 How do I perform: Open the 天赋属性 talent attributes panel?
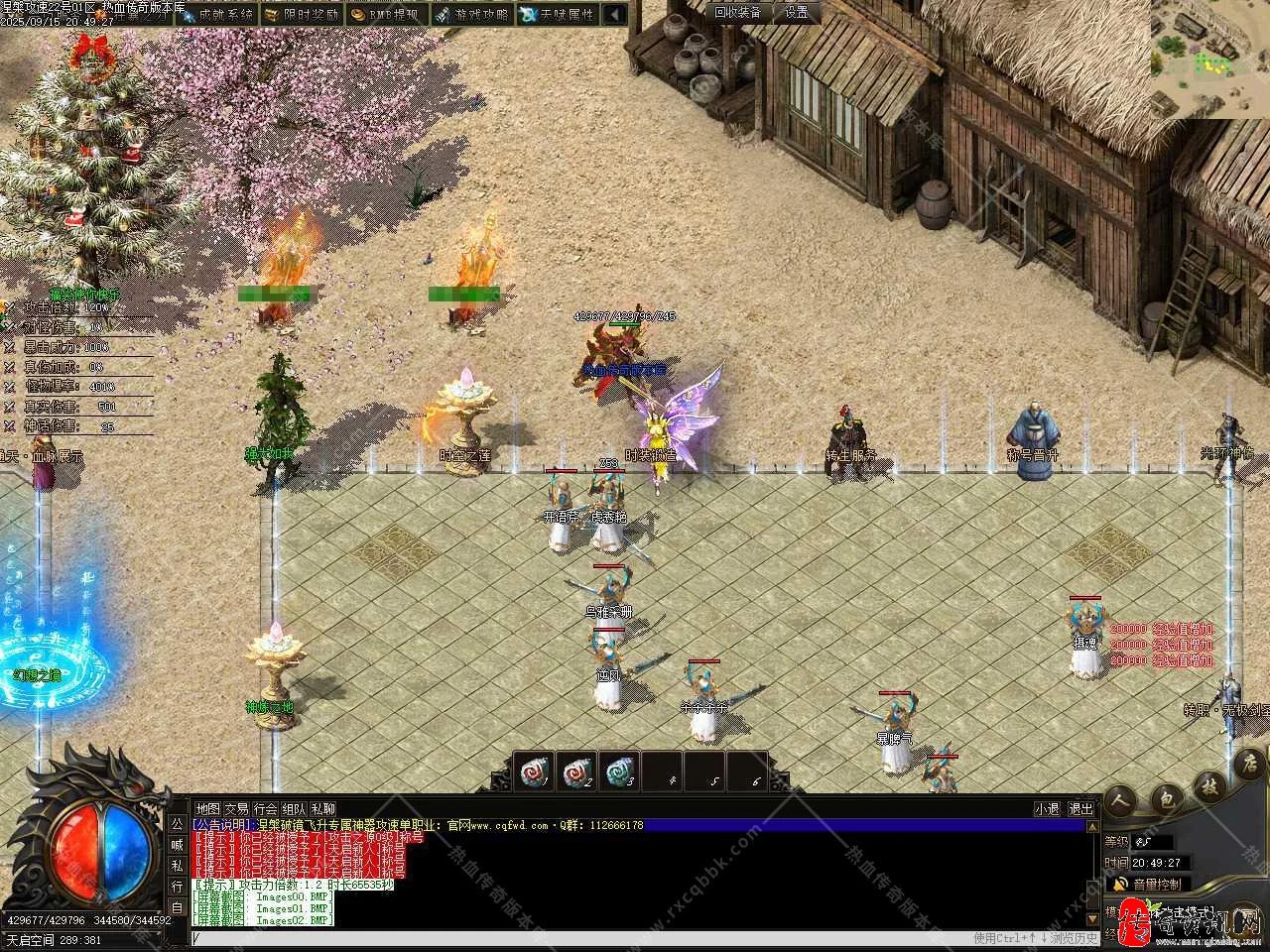click(558, 14)
